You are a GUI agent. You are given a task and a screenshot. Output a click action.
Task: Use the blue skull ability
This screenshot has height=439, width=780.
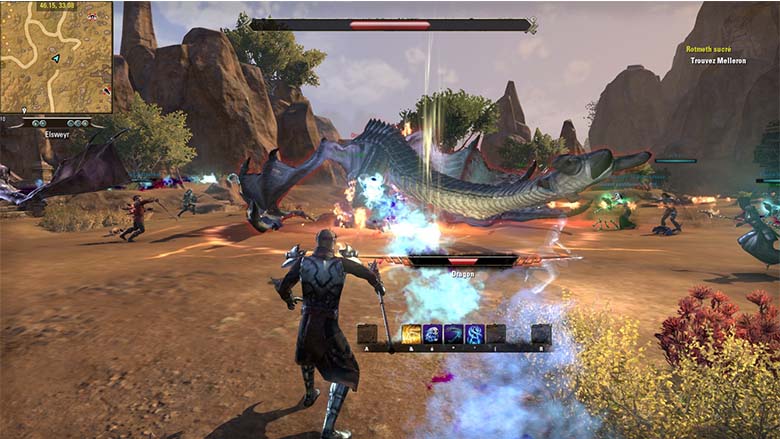(x=433, y=334)
